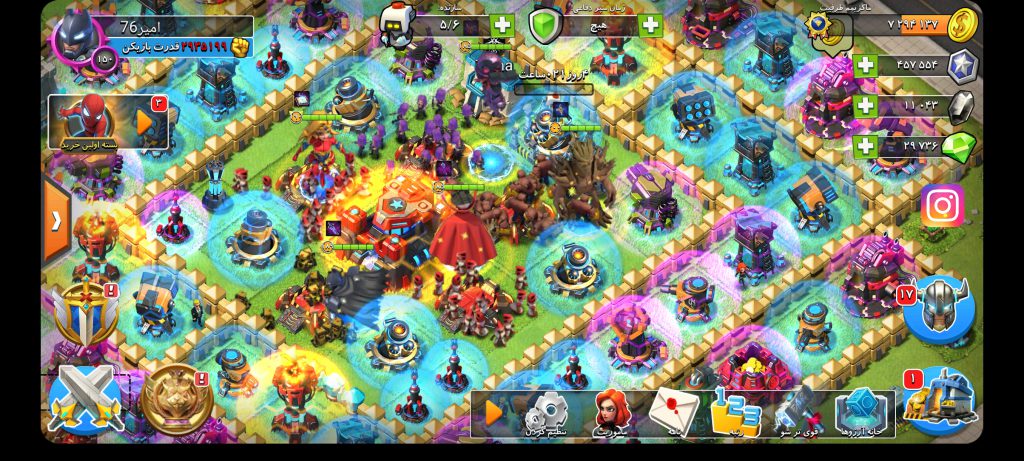Add grey ore resource with plus button
This screenshot has height=461, width=1024.
865,105
